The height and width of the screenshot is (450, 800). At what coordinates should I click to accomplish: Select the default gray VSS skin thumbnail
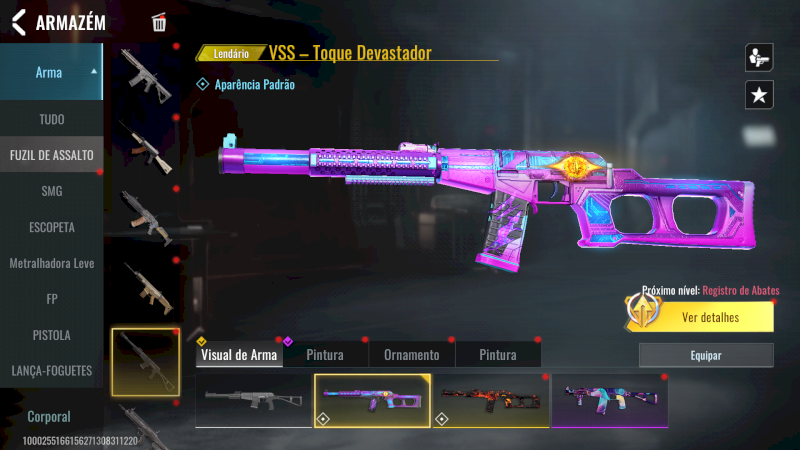(254, 400)
